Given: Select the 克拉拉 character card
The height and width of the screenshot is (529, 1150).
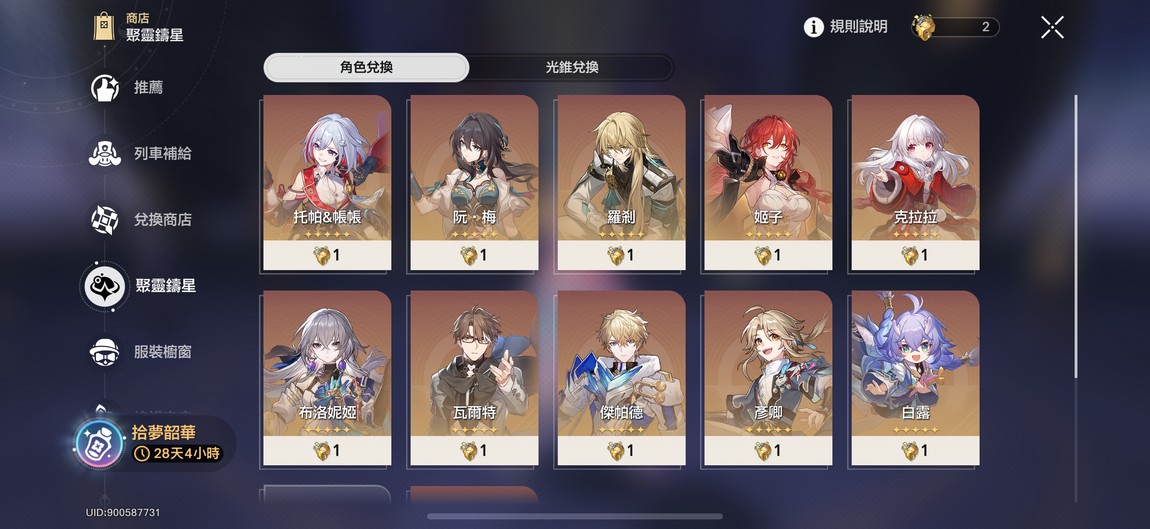Looking at the screenshot, I should 915,182.
